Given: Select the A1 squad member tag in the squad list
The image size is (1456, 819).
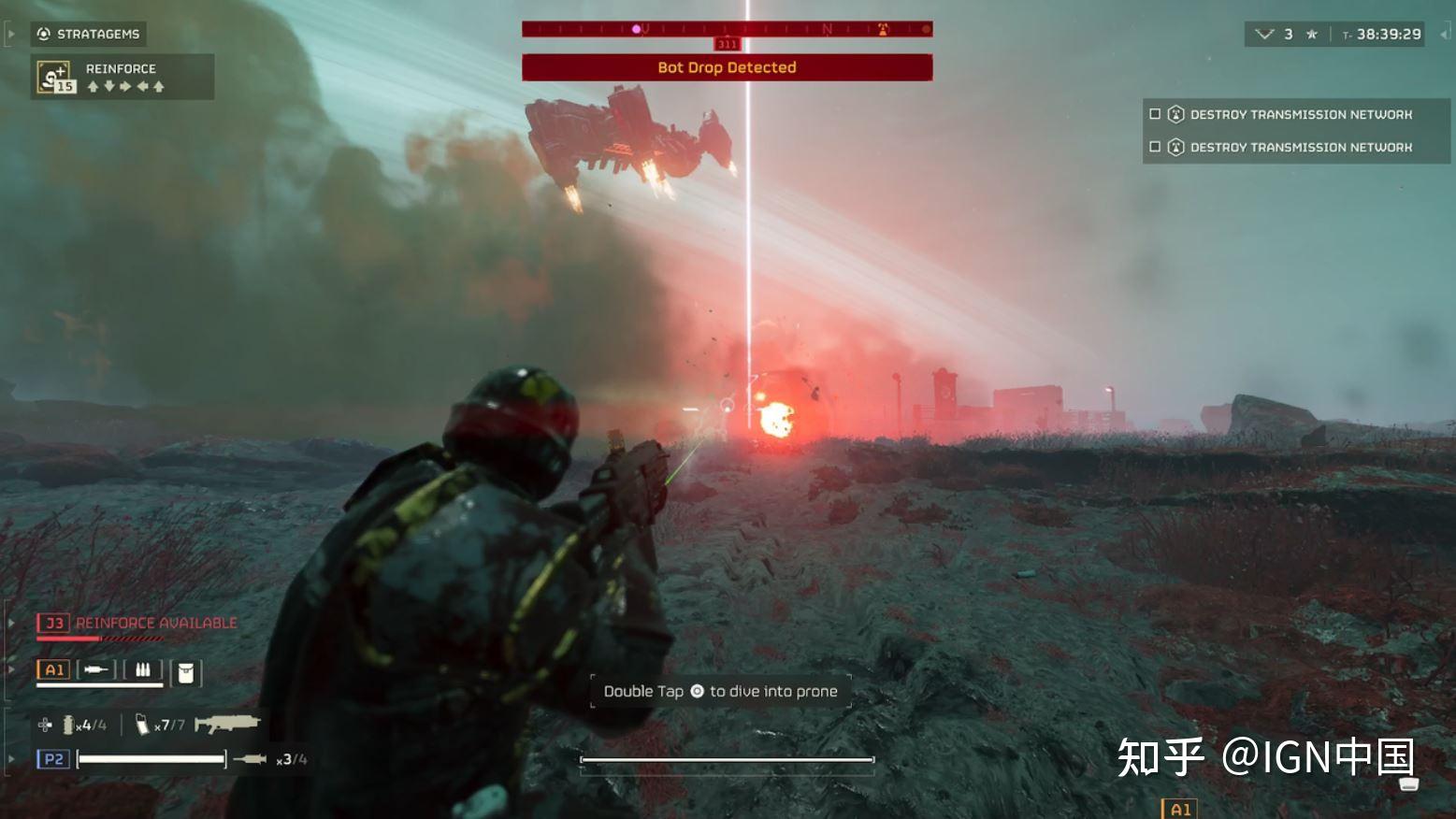Looking at the screenshot, I should tap(53, 669).
